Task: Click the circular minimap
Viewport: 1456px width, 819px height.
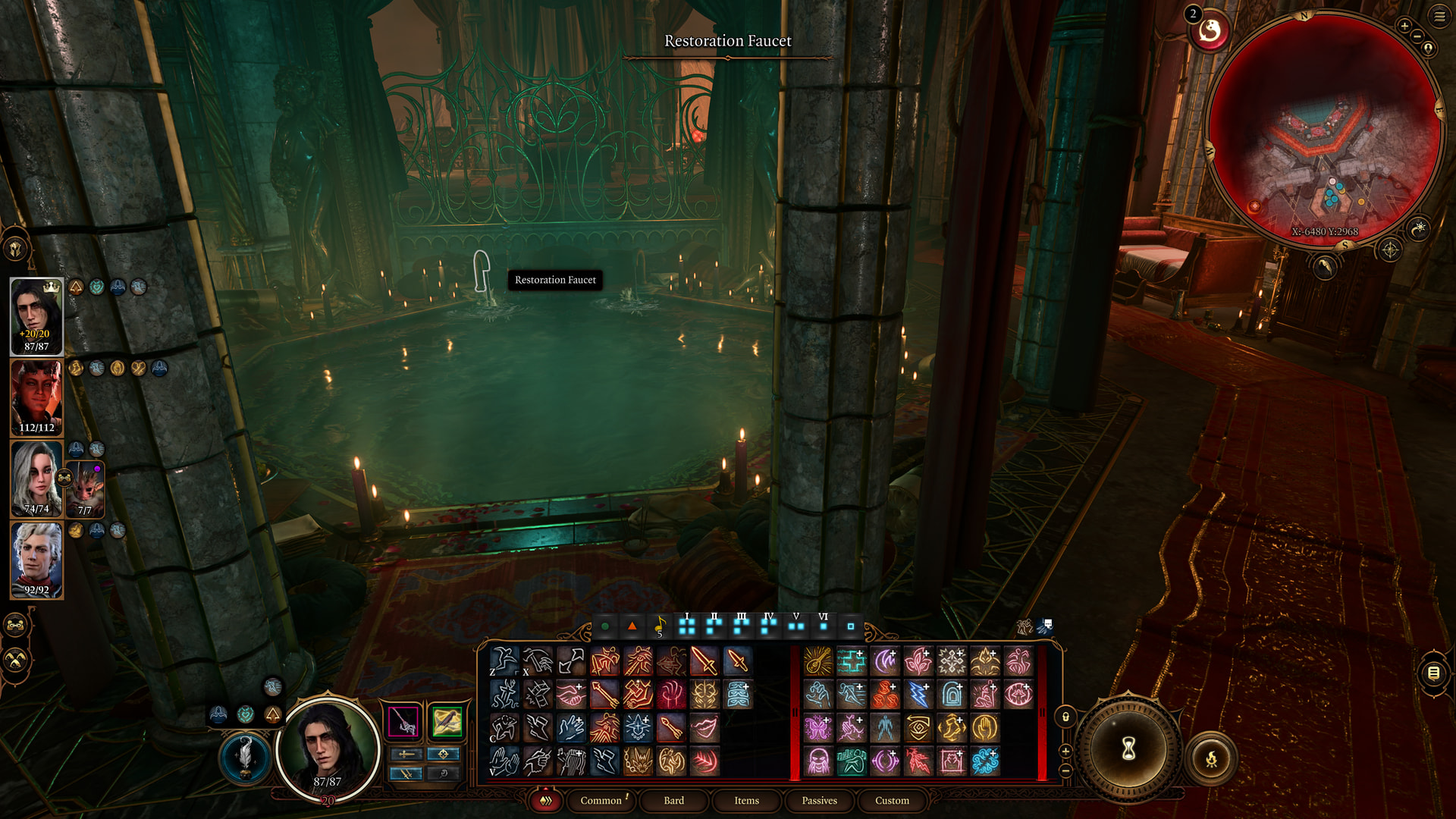Action: tap(1324, 129)
